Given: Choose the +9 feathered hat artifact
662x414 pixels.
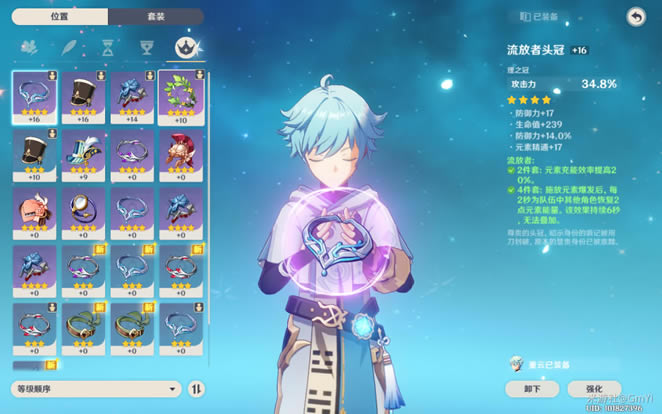Looking at the screenshot, I should (x=84, y=154).
